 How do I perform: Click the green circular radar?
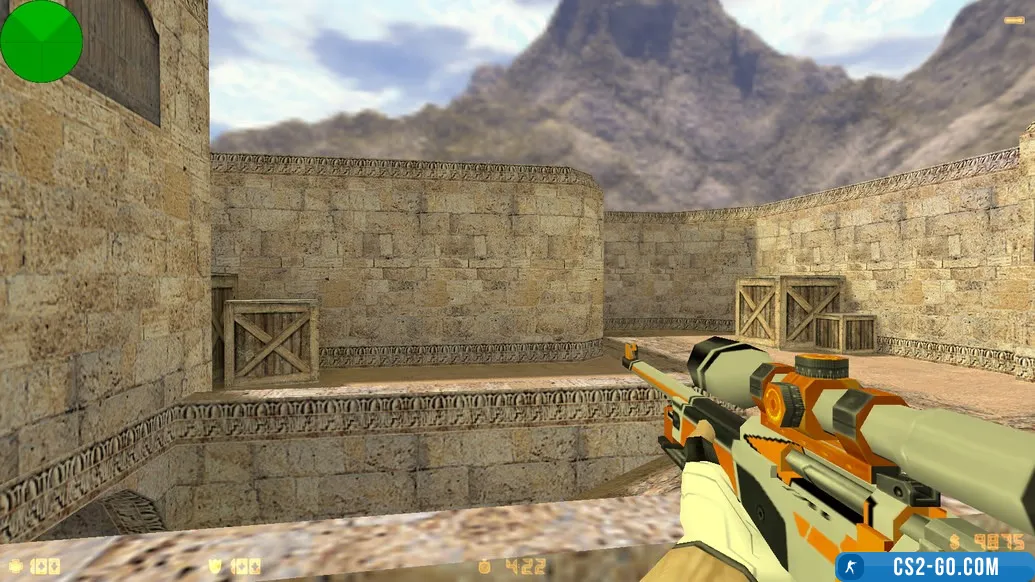[x=41, y=41]
